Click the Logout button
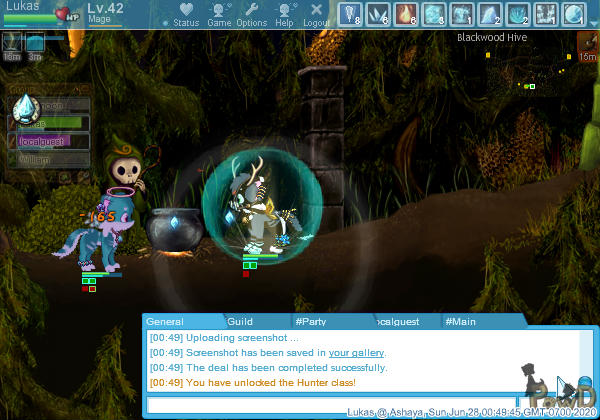The image size is (600, 420). [316, 13]
